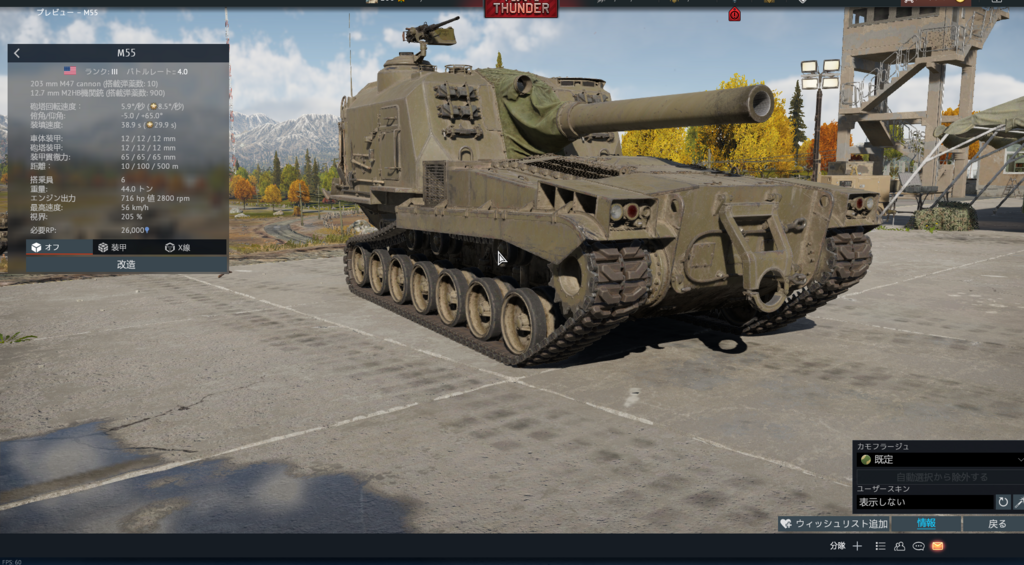Screen dimensions: 1024x565
Task: Open the contacts list icon
Action: tap(899, 546)
